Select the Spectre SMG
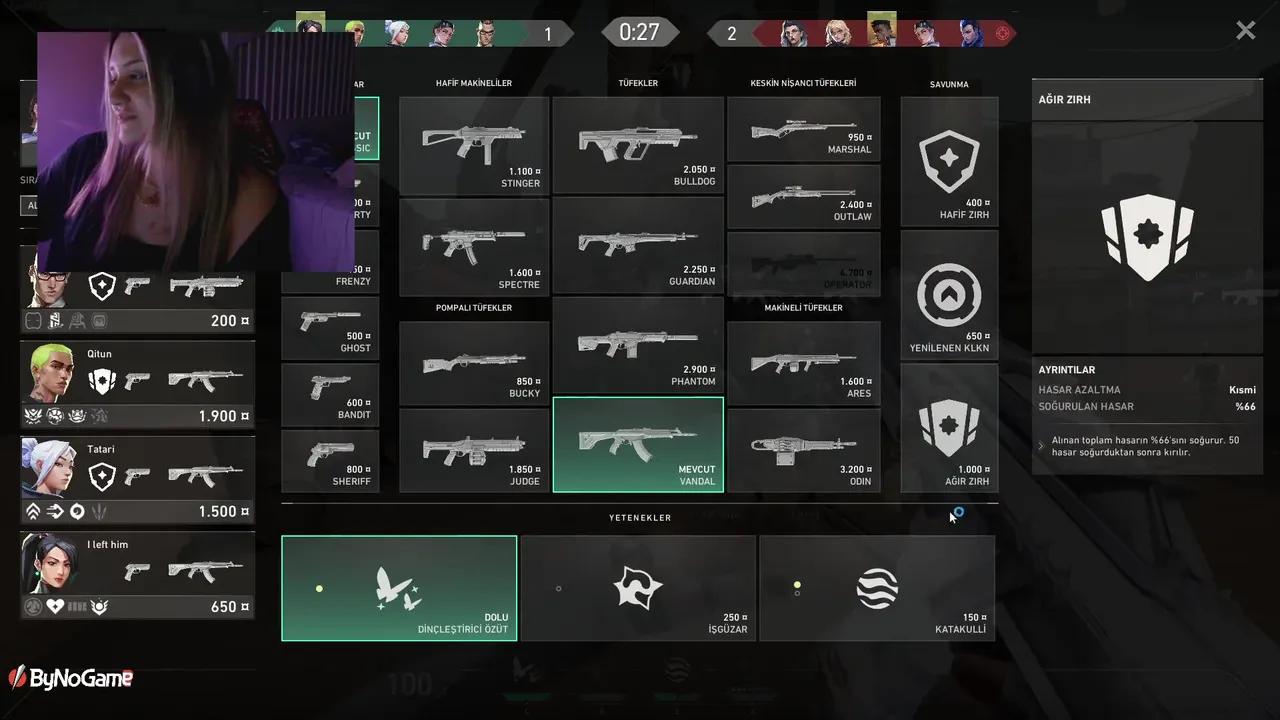The image size is (1280, 720). pyautogui.click(x=474, y=247)
